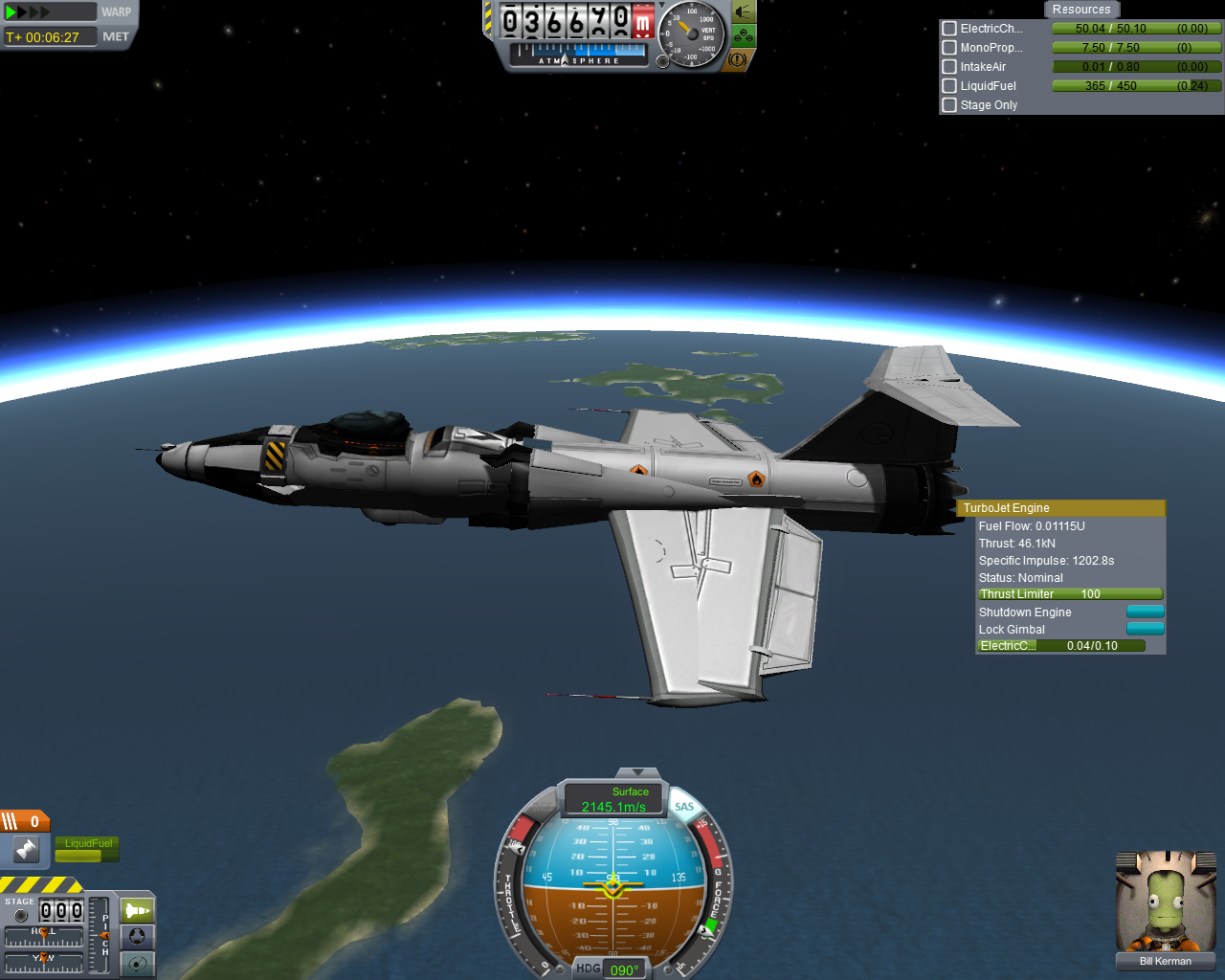Toggle the RCS indicator on the navball
1225x980 pixels.
coord(546,807)
